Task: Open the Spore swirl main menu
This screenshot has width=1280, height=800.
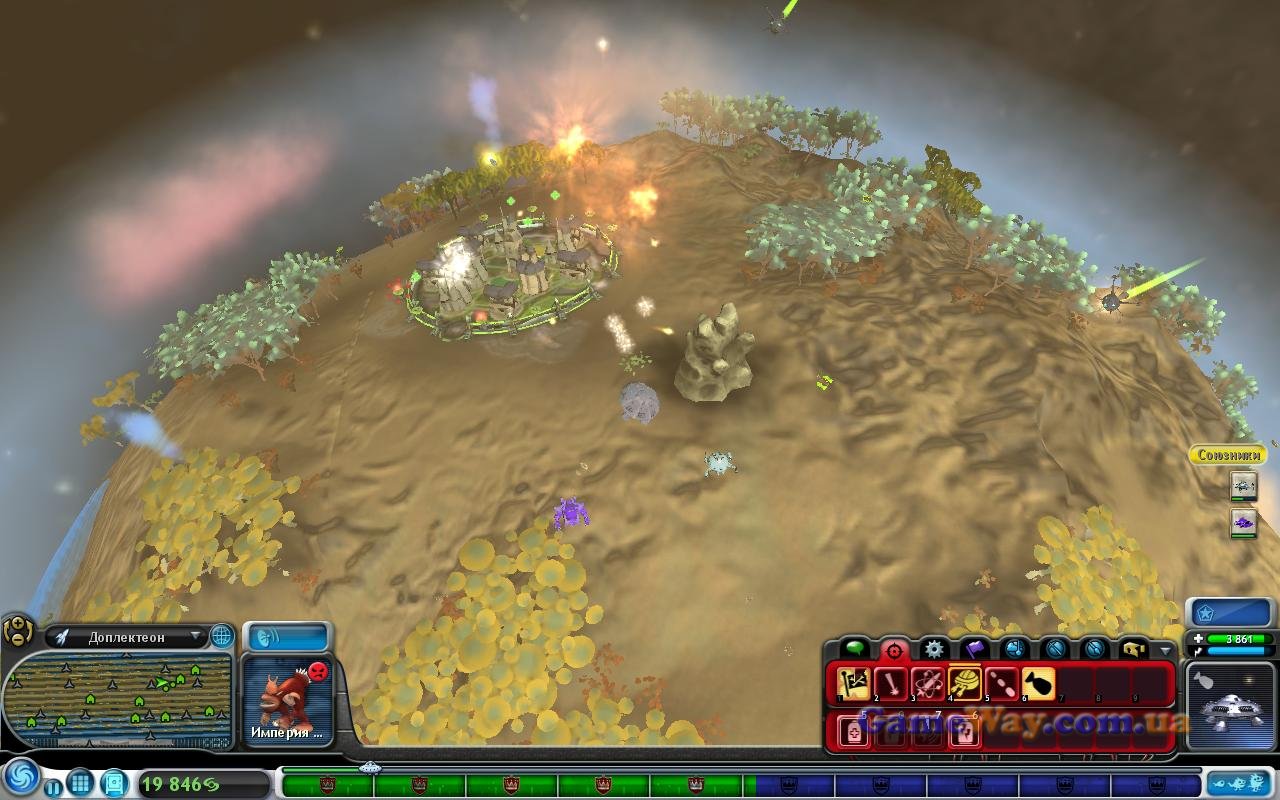Action: [x=20, y=777]
